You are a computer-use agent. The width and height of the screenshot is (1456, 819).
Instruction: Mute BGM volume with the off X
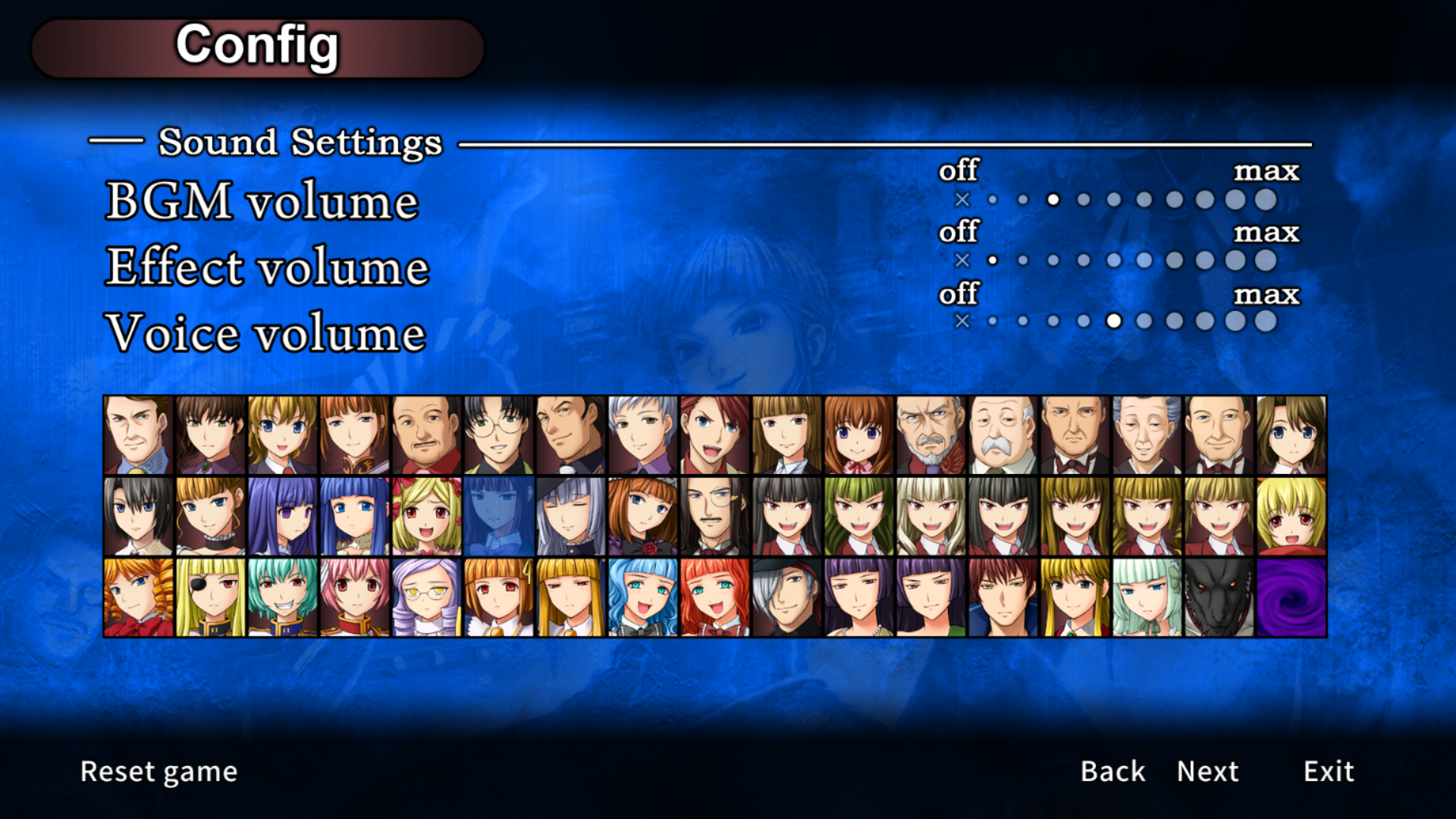962,199
